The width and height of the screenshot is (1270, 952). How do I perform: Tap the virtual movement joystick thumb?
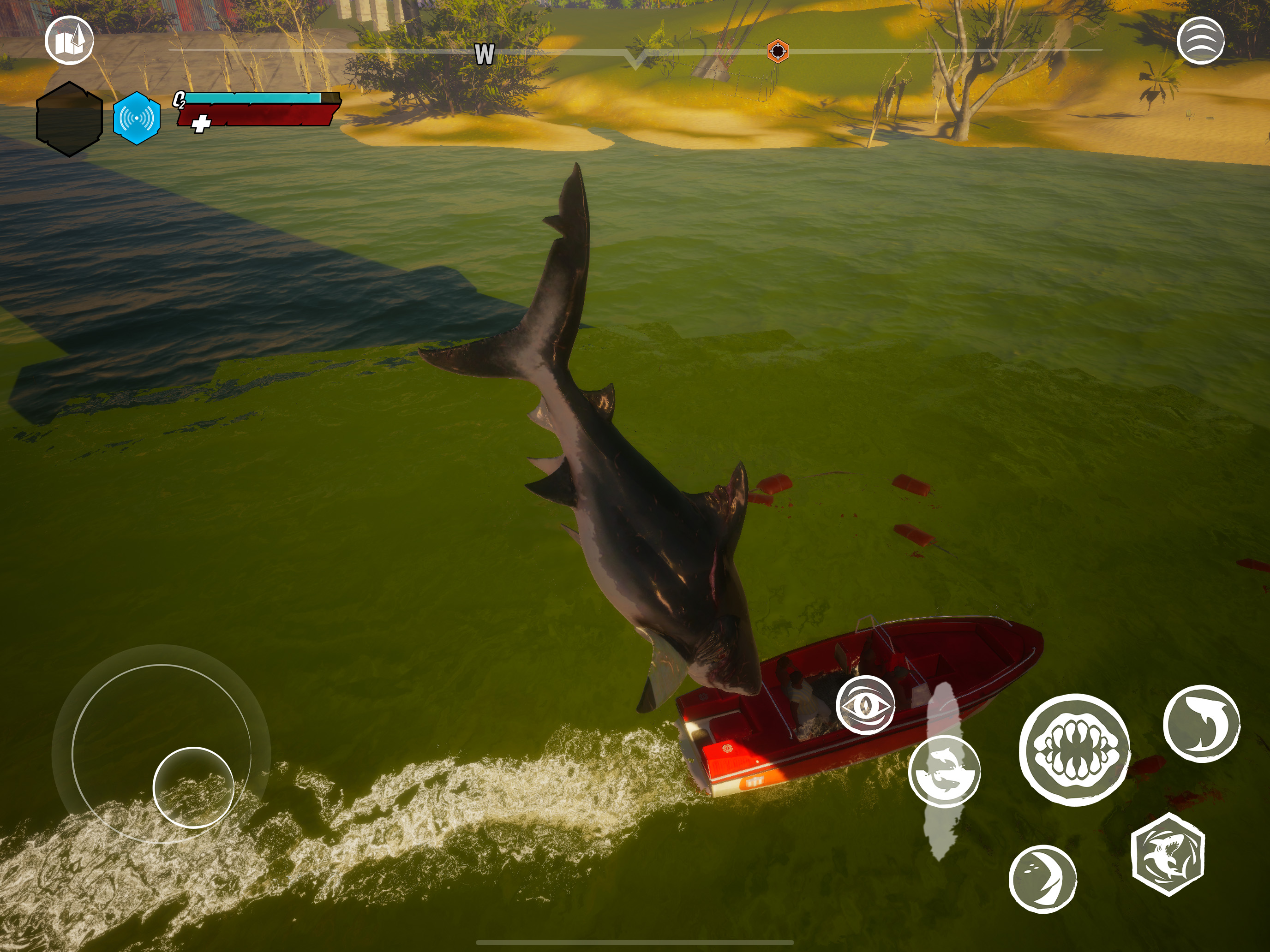(x=193, y=787)
